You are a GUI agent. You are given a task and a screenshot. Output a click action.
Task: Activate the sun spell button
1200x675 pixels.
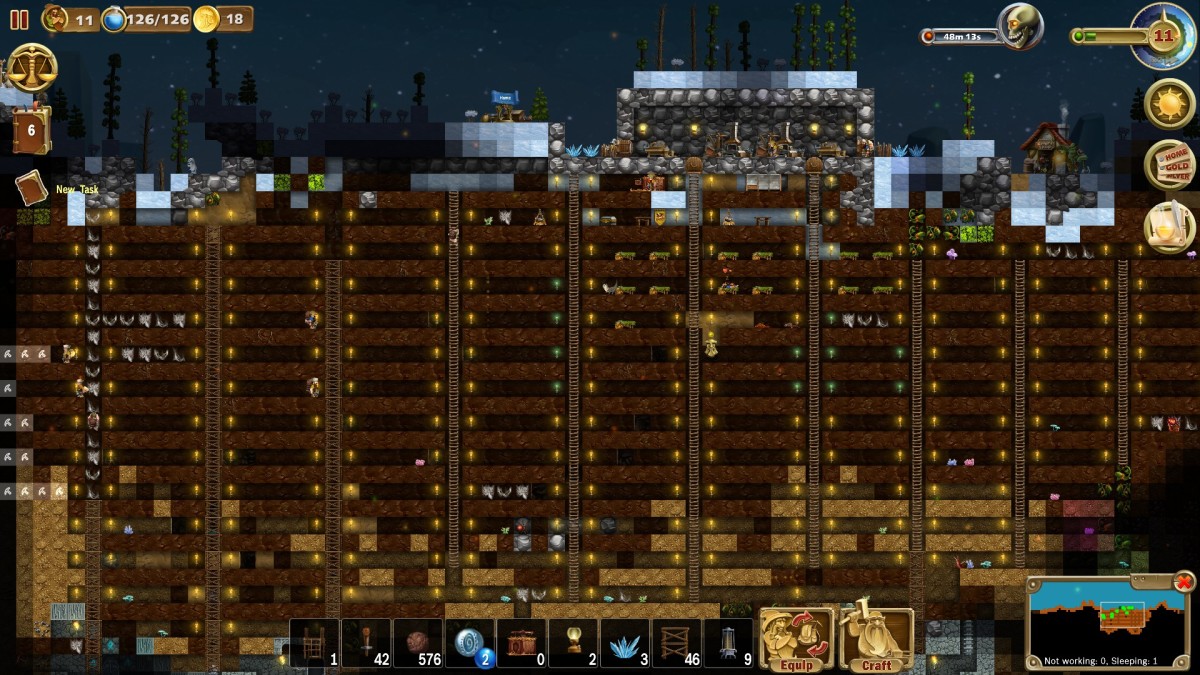click(1168, 103)
